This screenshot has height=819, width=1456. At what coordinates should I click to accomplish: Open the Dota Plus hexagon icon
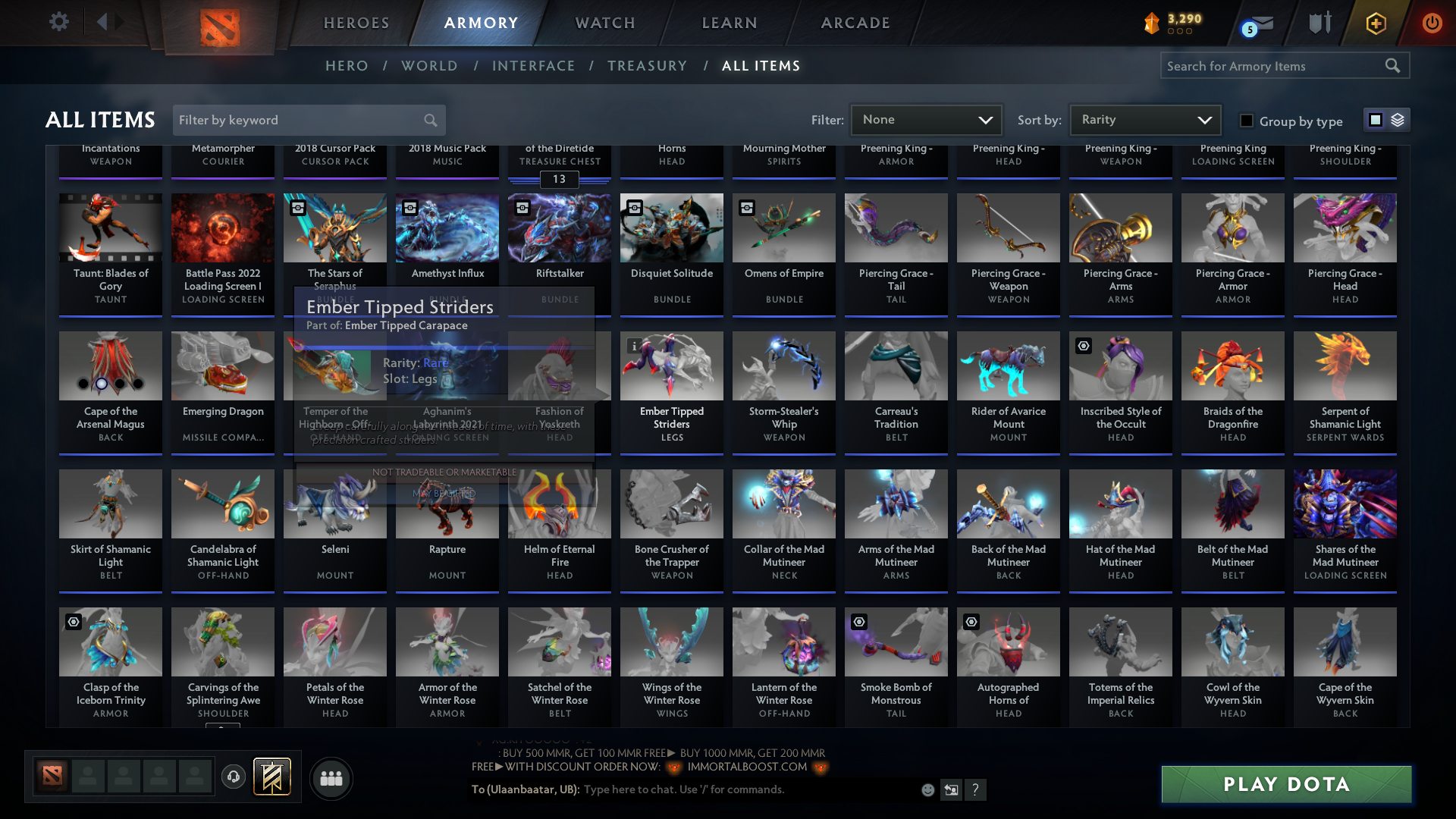coord(1374,24)
